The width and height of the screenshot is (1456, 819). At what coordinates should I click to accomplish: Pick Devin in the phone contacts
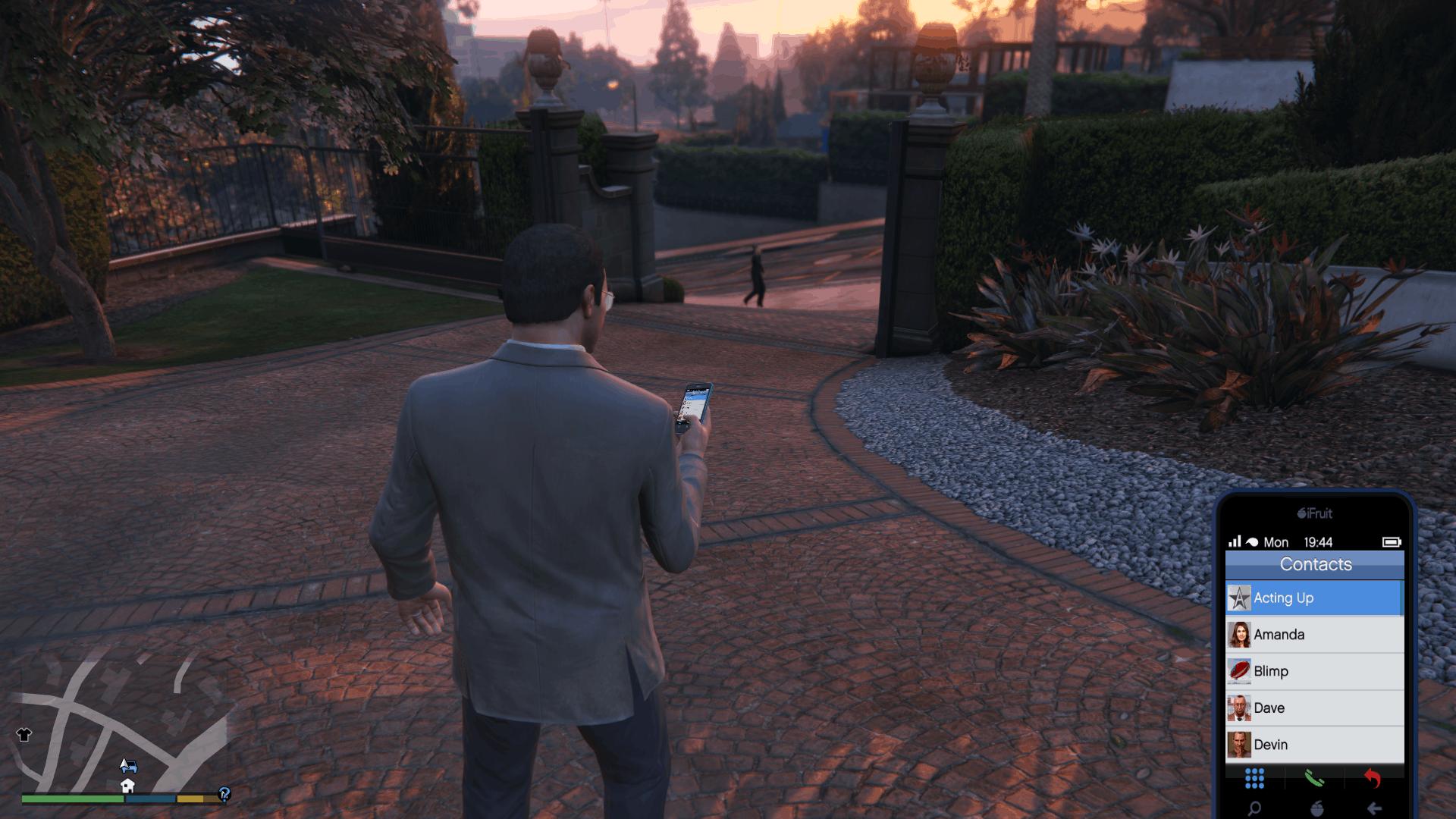pyautogui.click(x=1314, y=745)
